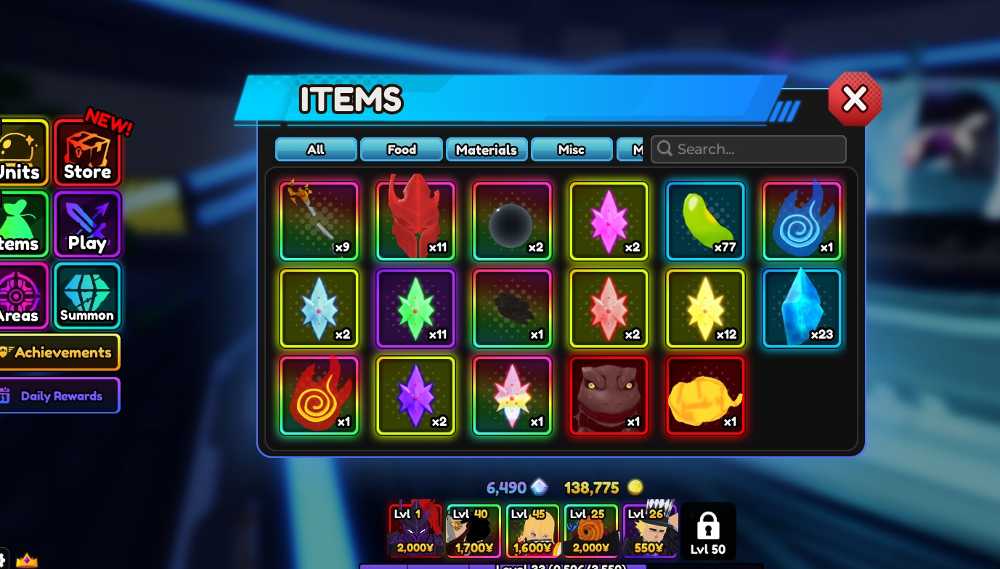Viewport: 1000px width, 569px height.
Task: View the Achievements list
Action: (x=60, y=352)
